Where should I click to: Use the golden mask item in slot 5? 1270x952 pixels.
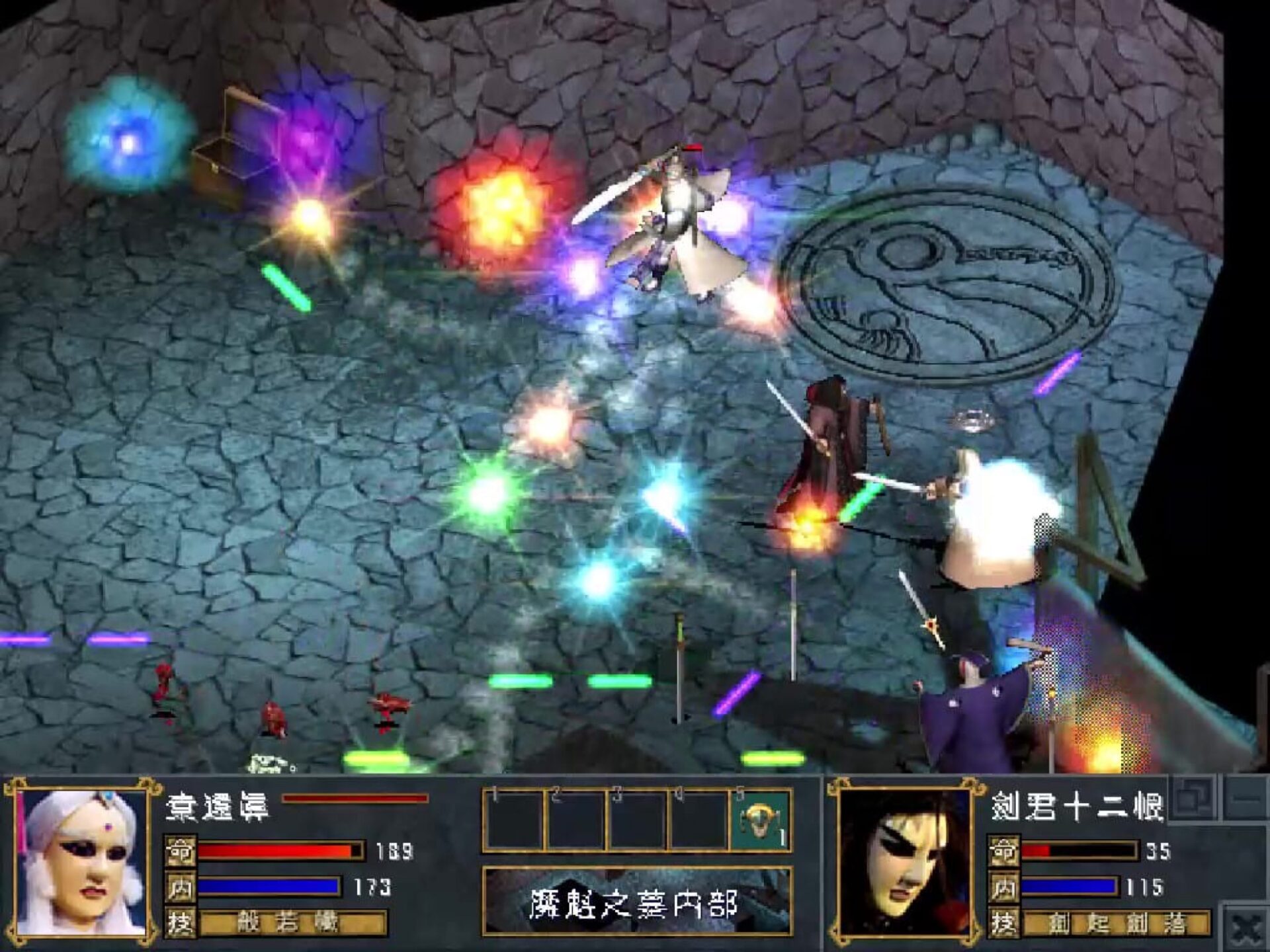tap(761, 821)
